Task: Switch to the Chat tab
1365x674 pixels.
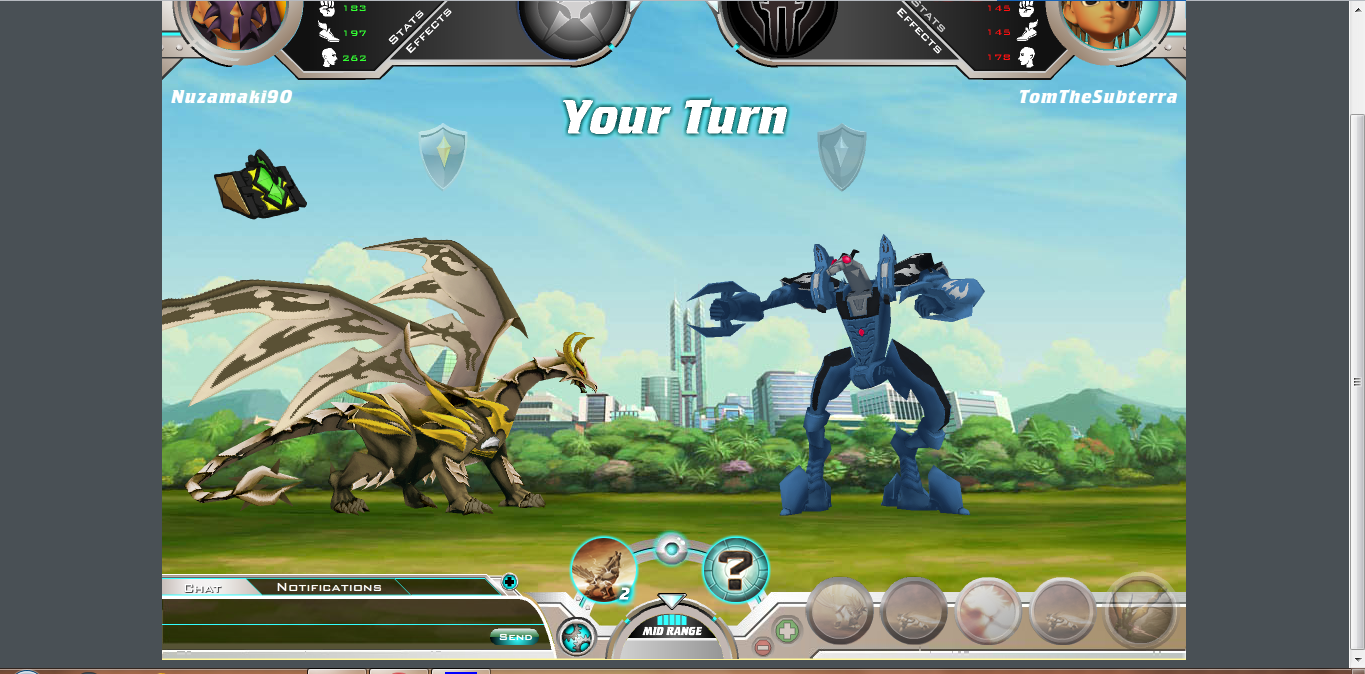Action: 203,588
